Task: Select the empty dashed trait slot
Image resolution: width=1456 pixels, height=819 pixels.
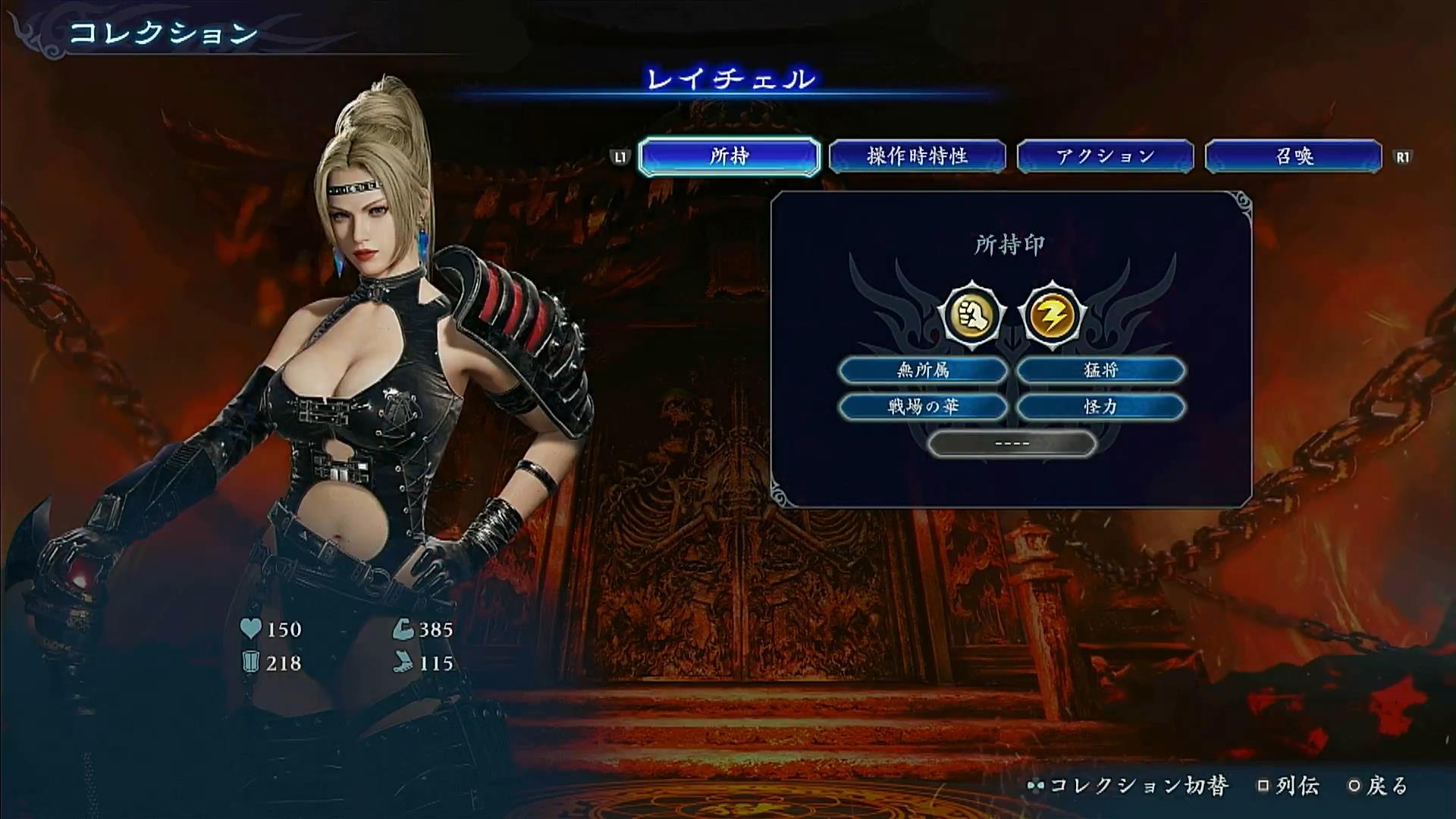Action: coord(1012,443)
